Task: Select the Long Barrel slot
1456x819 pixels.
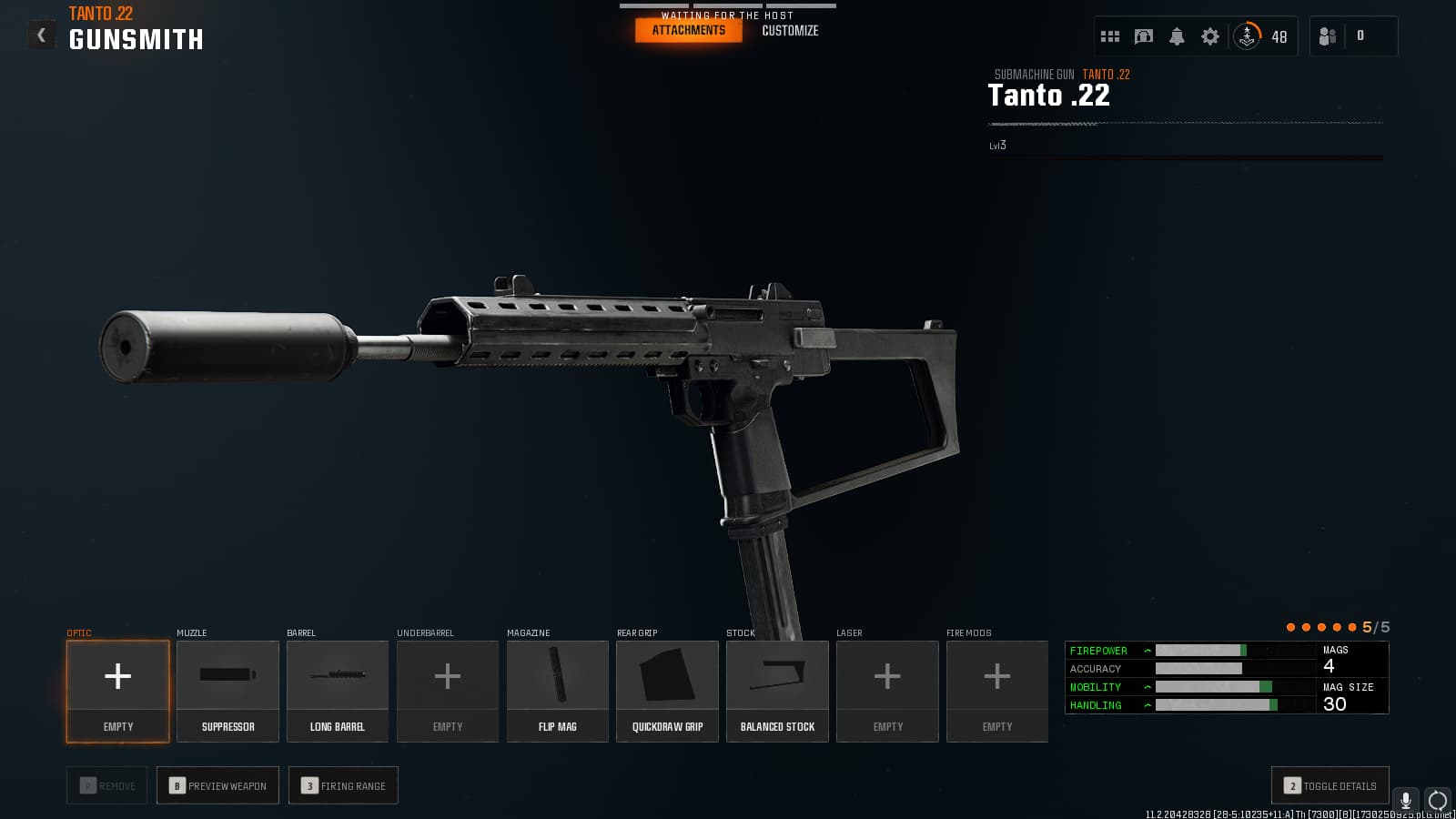Action: point(338,691)
